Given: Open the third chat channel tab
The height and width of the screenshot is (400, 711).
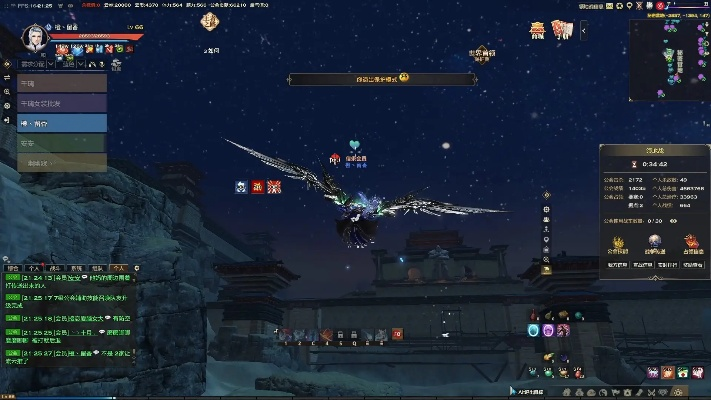Looking at the screenshot, I should pyautogui.click(x=55, y=268).
